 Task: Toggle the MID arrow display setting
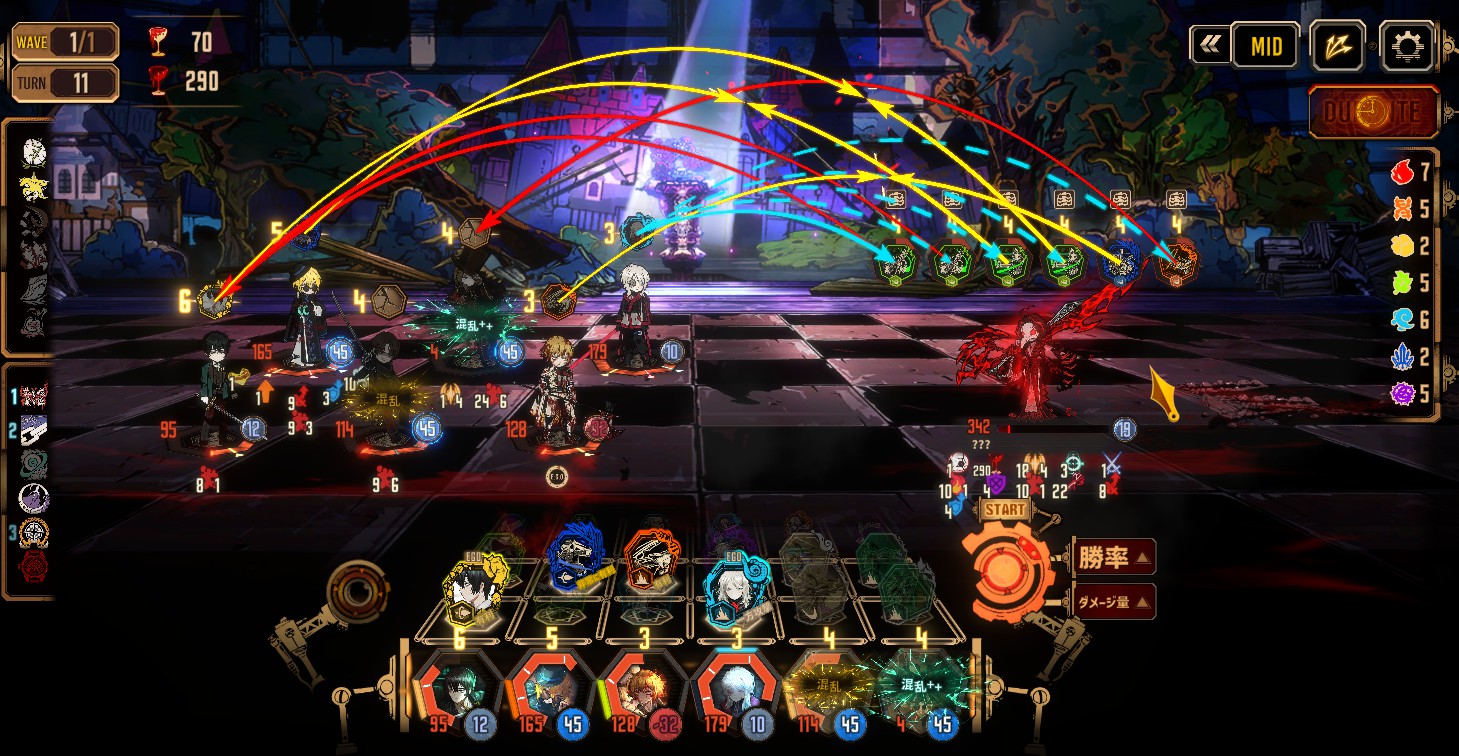pos(1265,46)
